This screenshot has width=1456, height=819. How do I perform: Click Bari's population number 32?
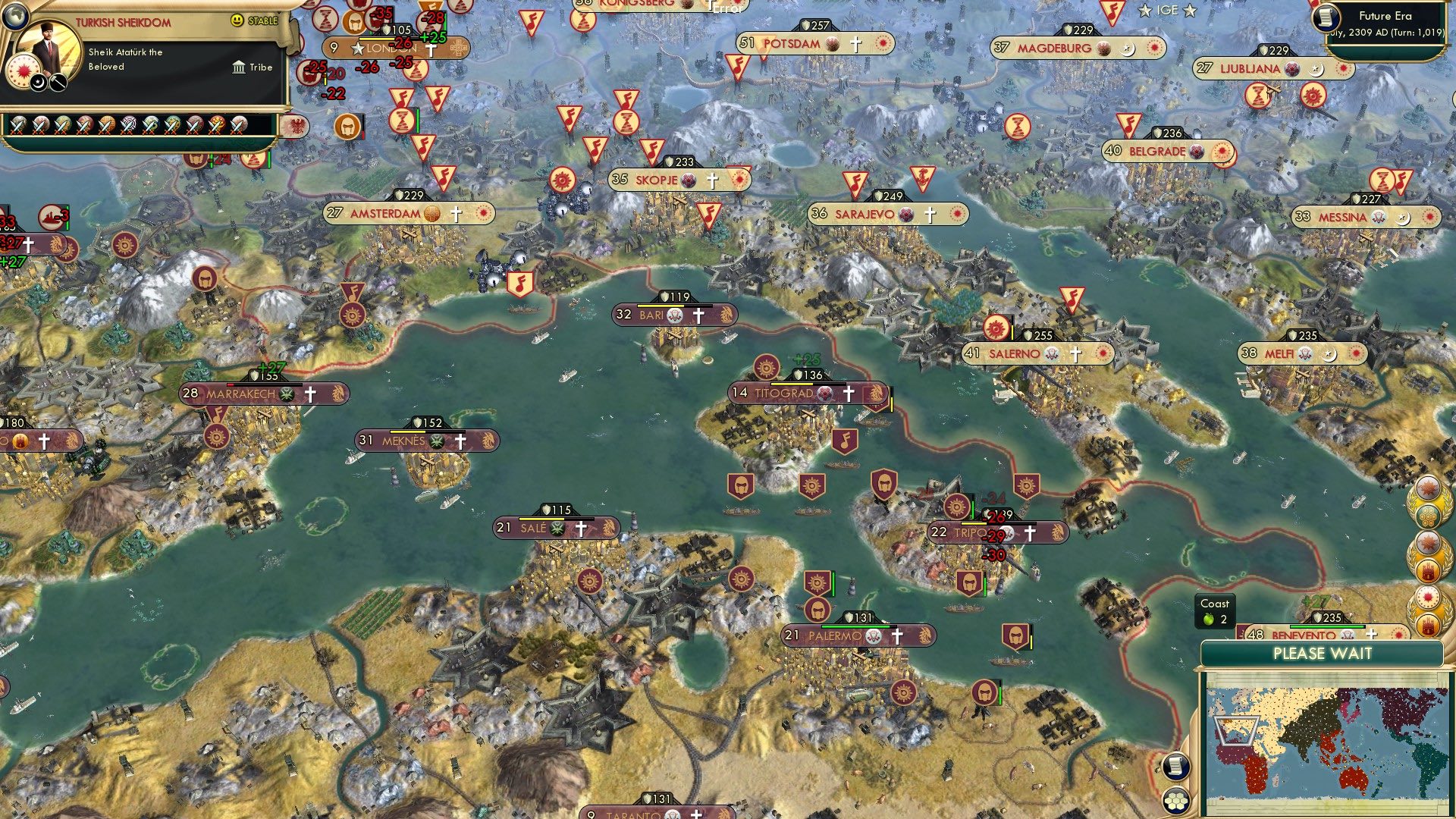pyautogui.click(x=622, y=313)
